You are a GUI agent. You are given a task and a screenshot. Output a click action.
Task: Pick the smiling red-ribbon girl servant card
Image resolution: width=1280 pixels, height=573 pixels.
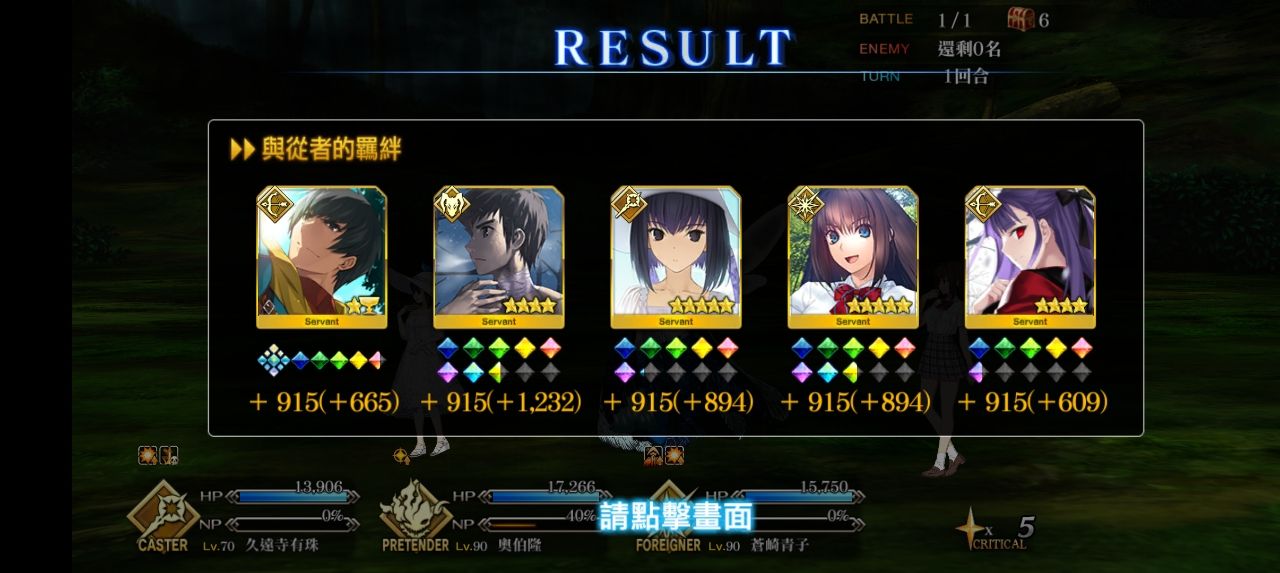[x=852, y=257]
